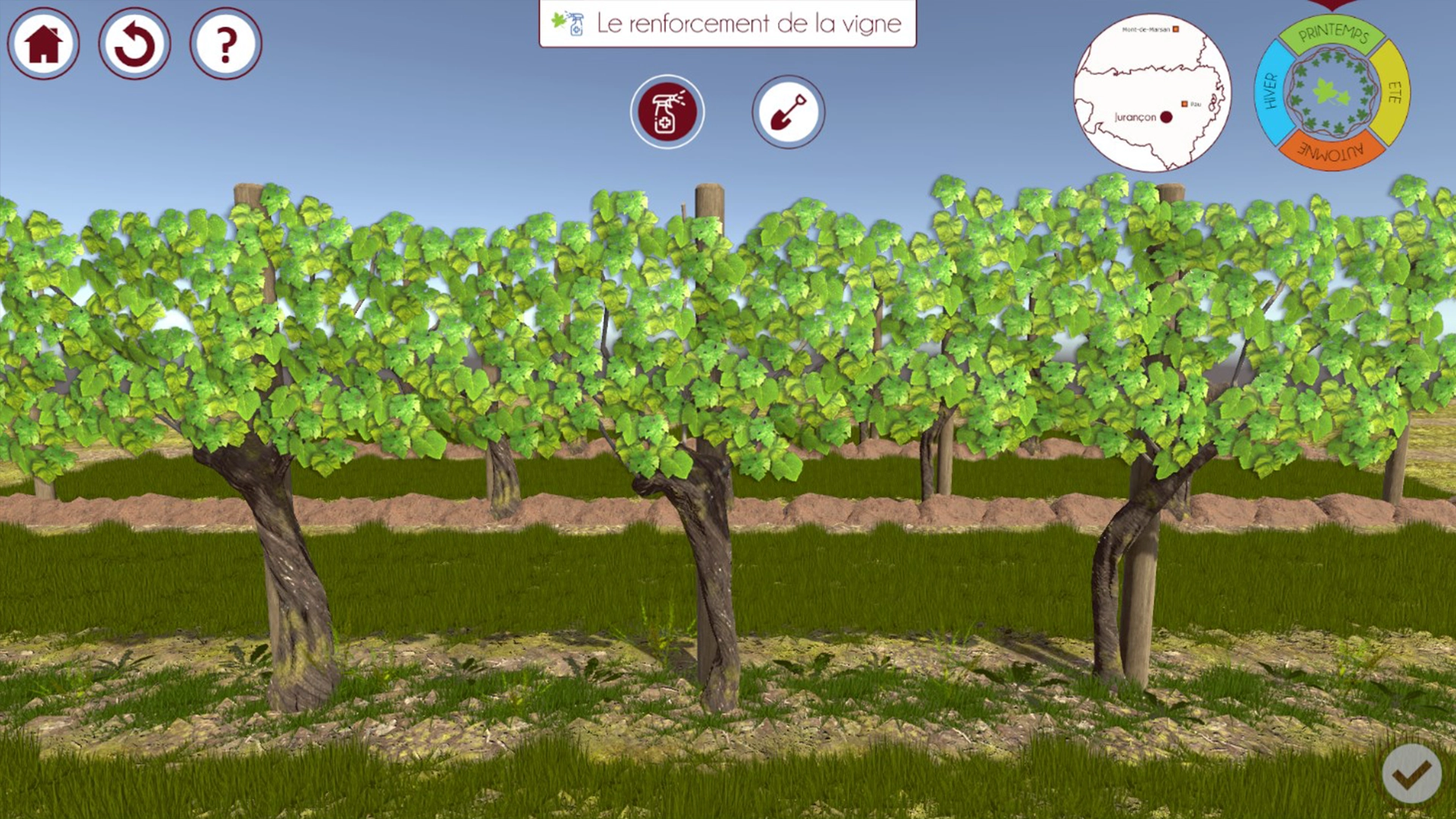
Task: Confirm with the green checkmark
Action: (1412, 775)
